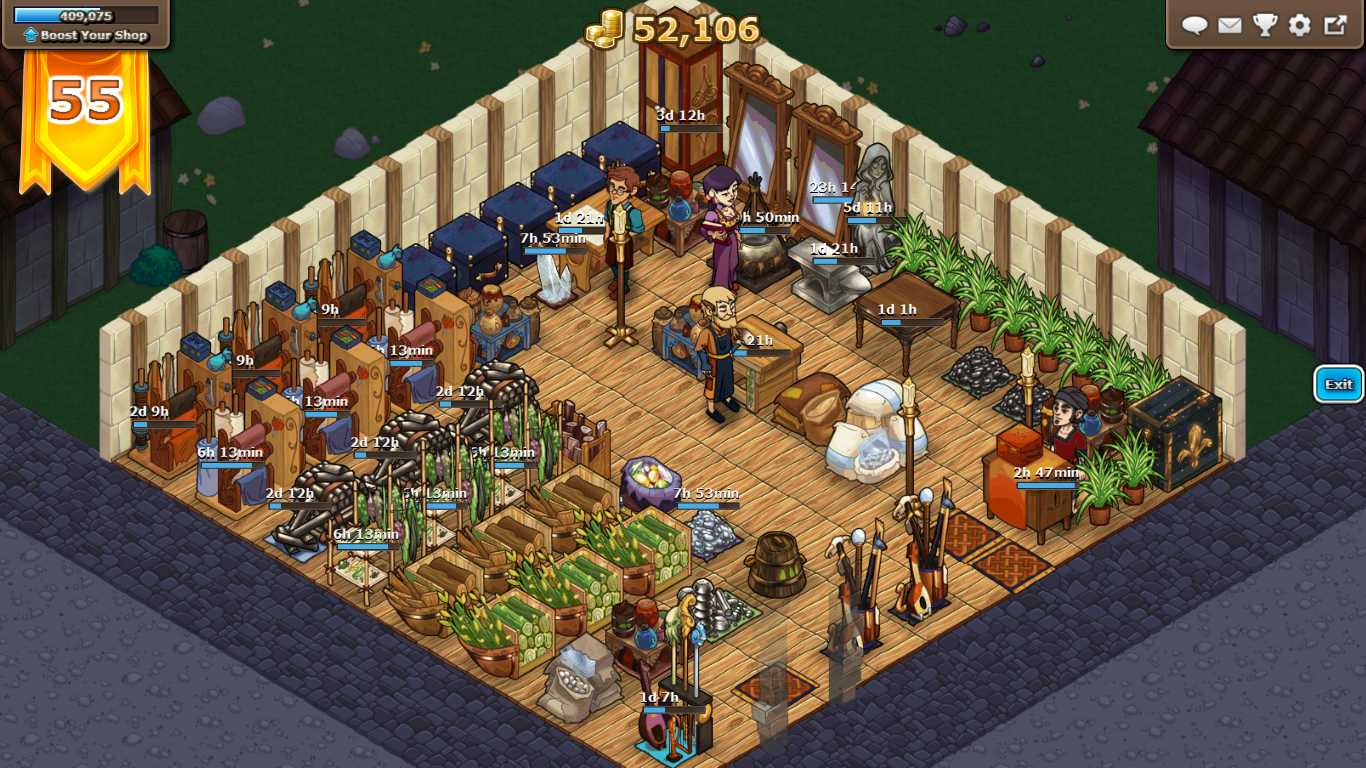Show the trophy achievements icon
The height and width of the screenshot is (768, 1366).
[1265, 25]
